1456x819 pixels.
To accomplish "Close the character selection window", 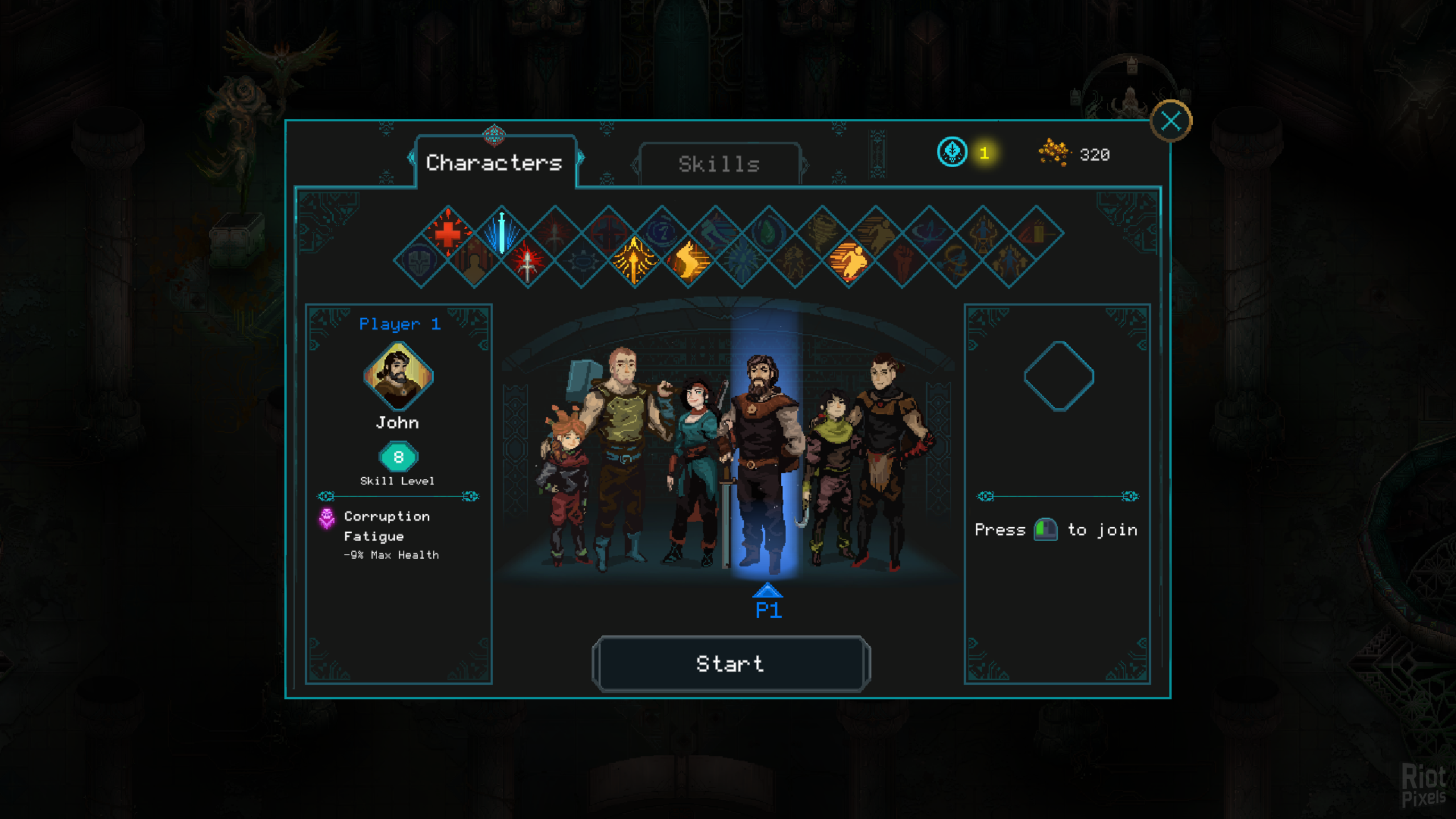I will 1170,121.
